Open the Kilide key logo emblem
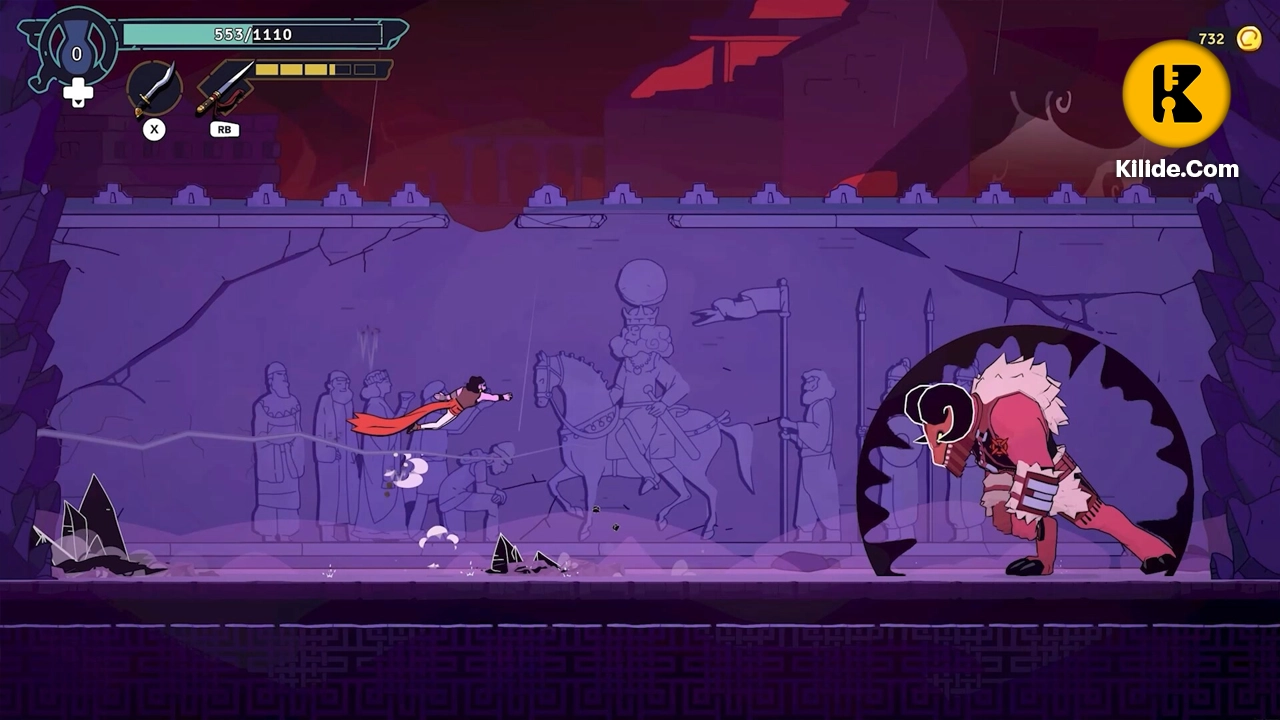1280x720 pixels. pyautogui.click(x=1178, y=93)
